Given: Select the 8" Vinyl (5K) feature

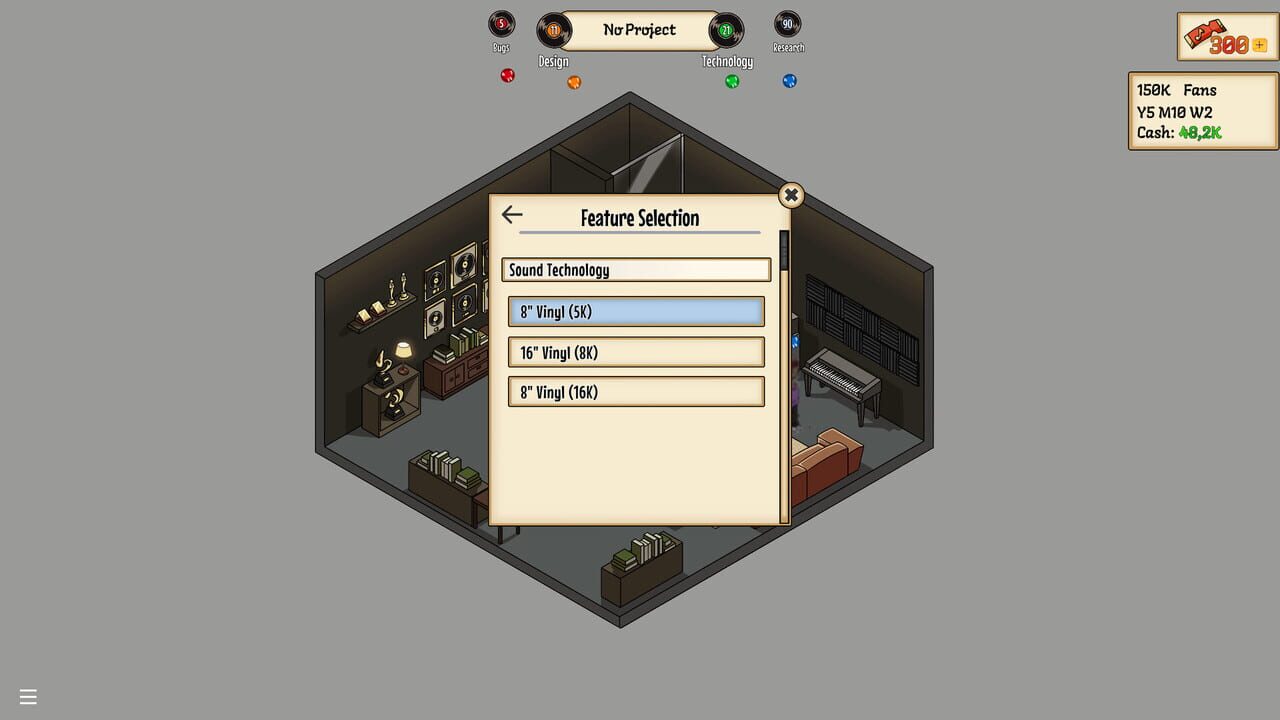Looking at the screenshot, I should click(636, 311).
